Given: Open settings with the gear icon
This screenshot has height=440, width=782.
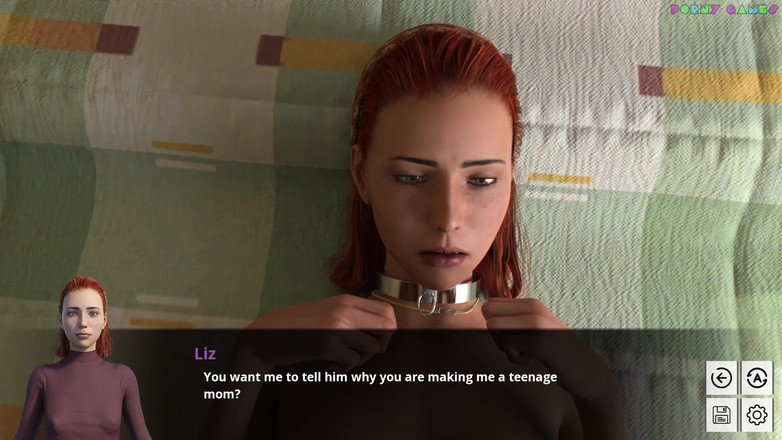Looking at the screenshot, I should coord(757,414).
